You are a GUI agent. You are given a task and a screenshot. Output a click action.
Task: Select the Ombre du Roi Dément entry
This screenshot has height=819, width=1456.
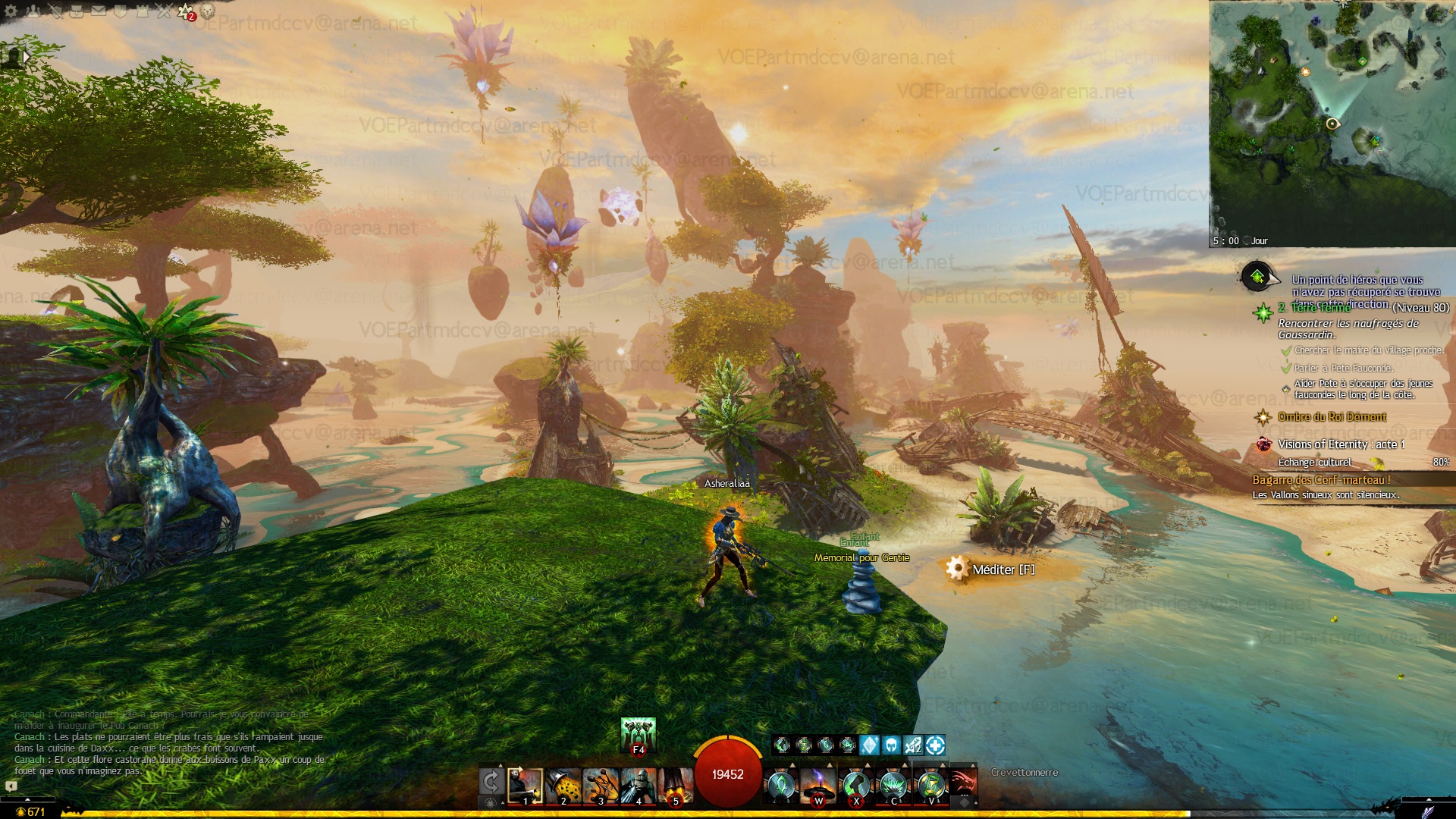[x=1332, y=417]
